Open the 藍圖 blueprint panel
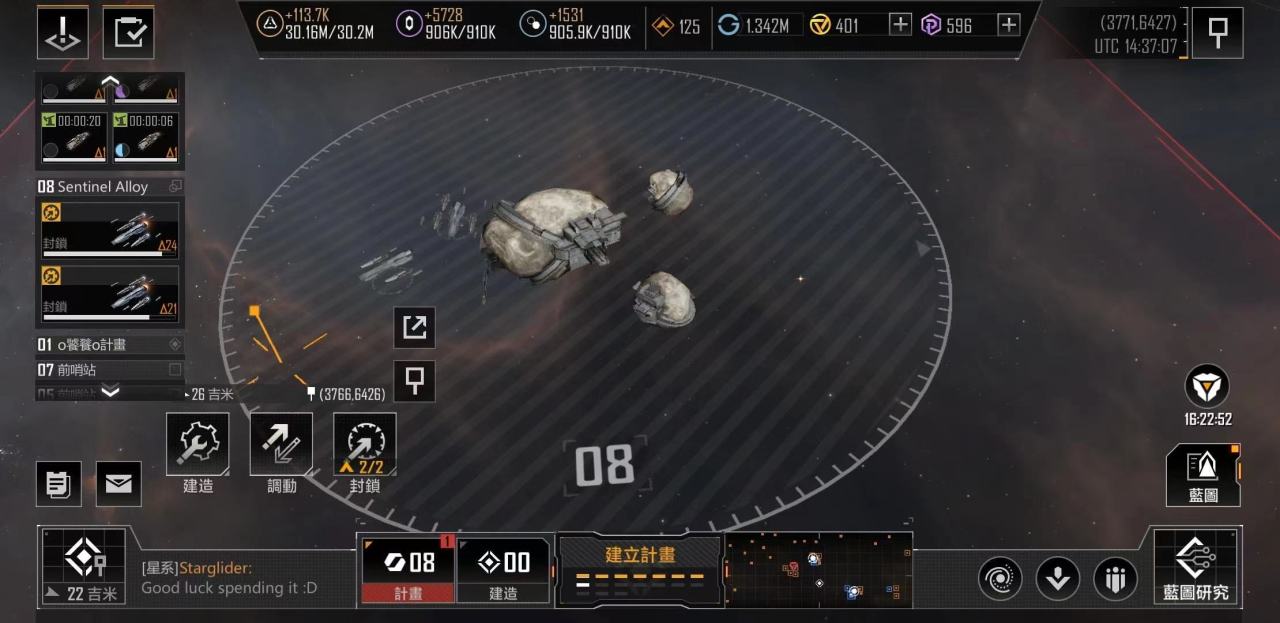Screen dimensions: 1280x623 point(1203,474)
